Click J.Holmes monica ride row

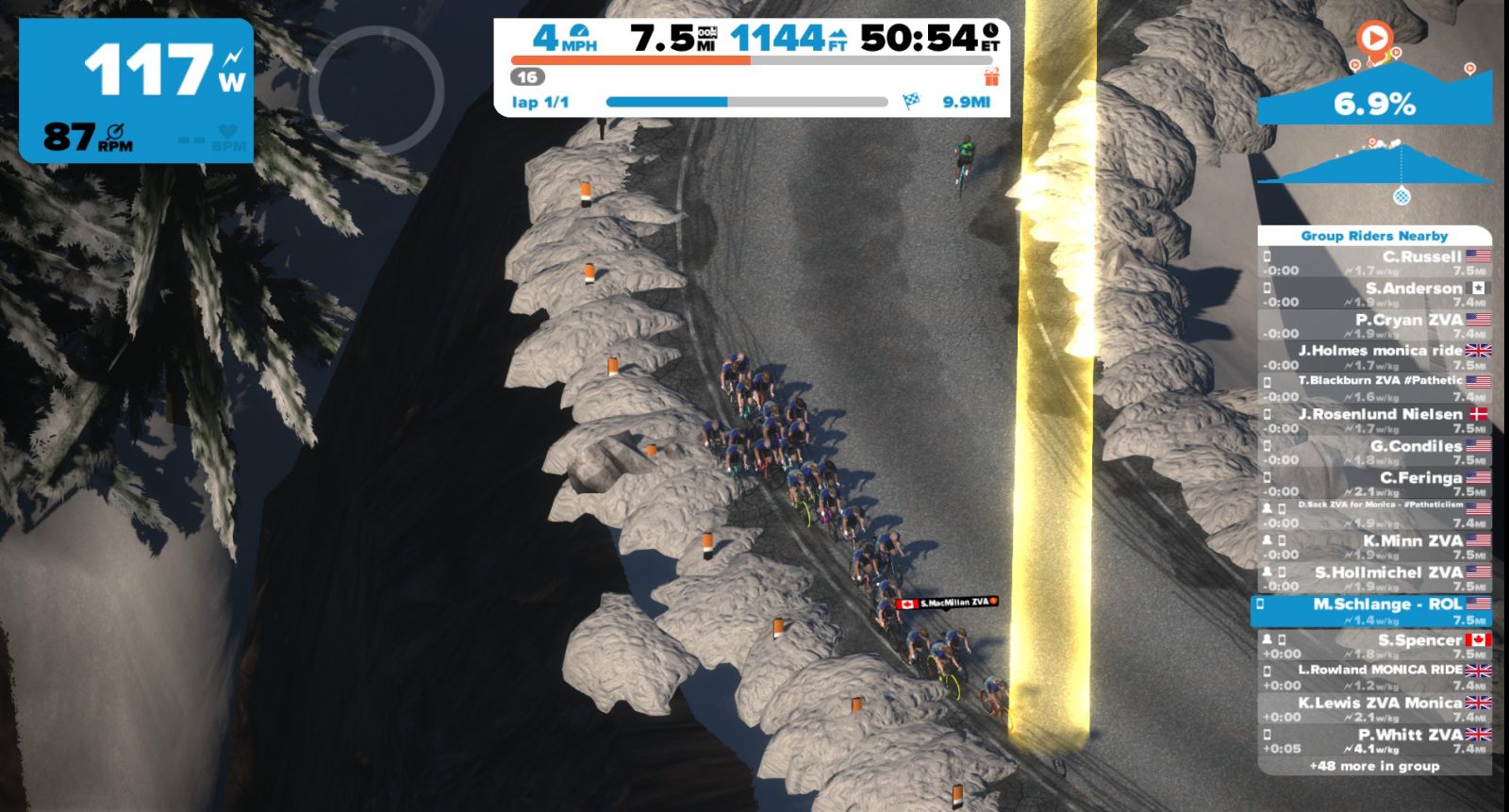click(1375, 357)
